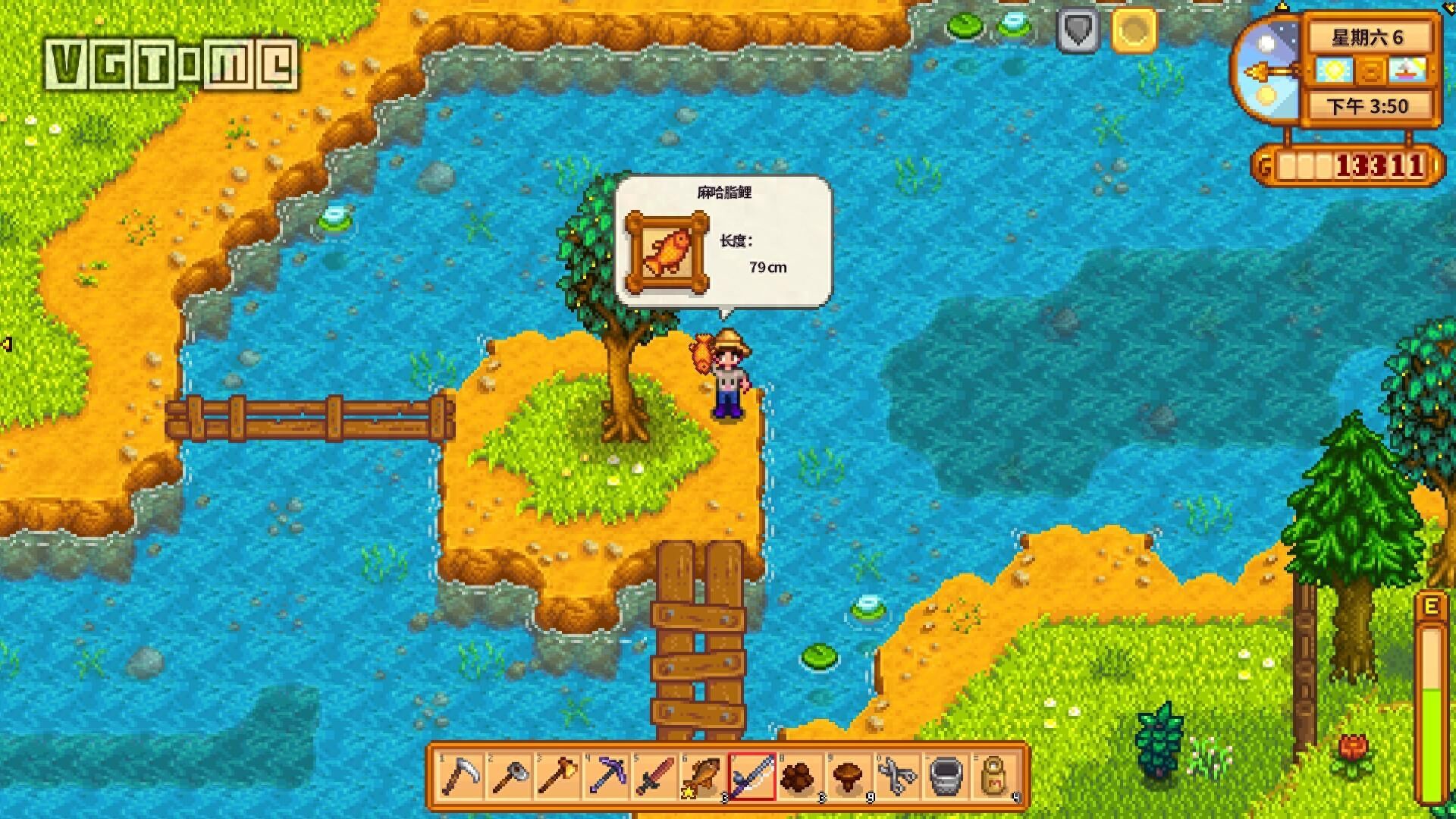The width and height of the screenshot is (1456, 819).
Task: Click the gray shield buff icon
Action: coord(1078,31)
